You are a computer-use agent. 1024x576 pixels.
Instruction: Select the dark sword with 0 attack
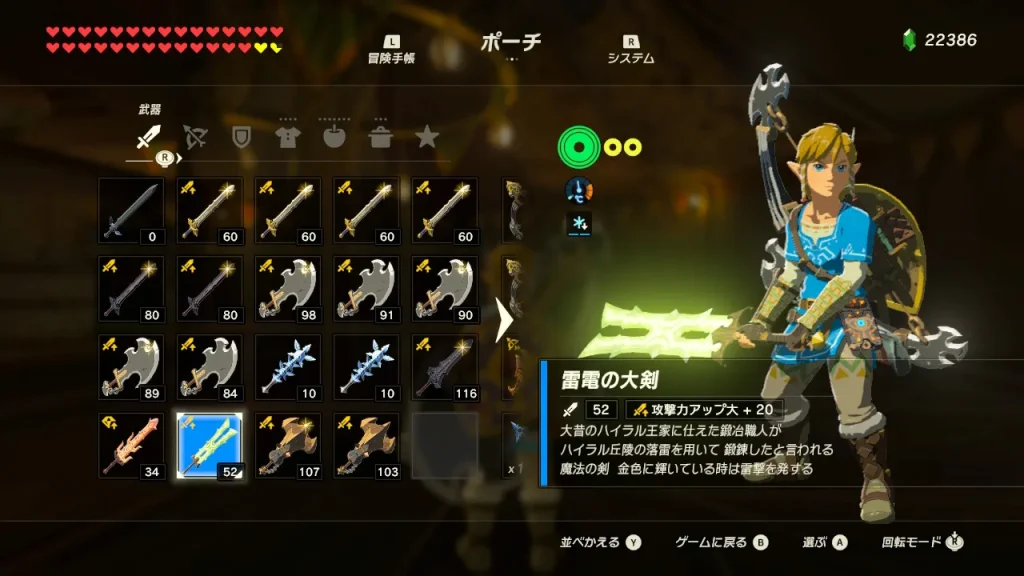point(131,211)
